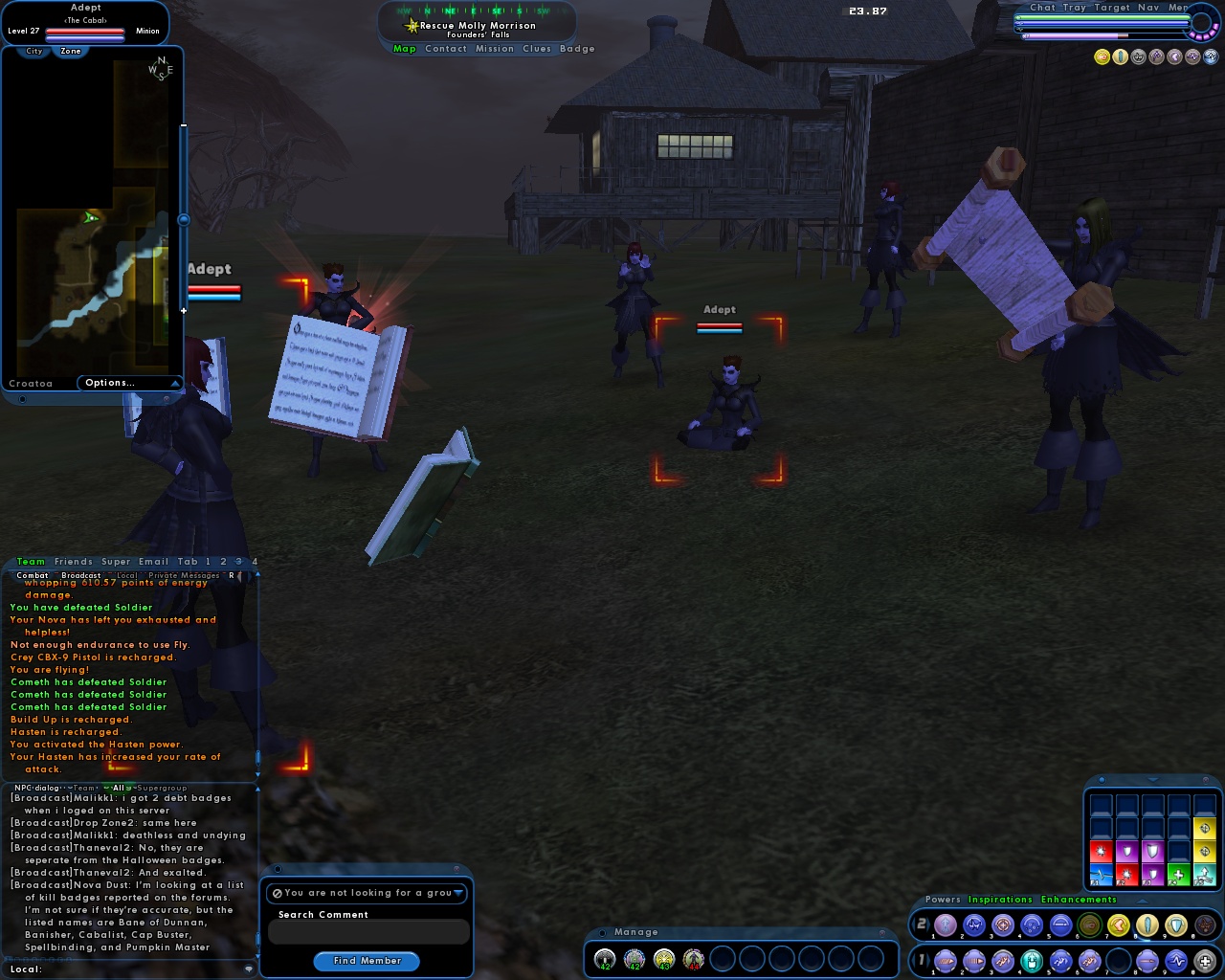Open the looking-for-a-group status dropdown
The image size is (1225, 980).
[457, 893]
